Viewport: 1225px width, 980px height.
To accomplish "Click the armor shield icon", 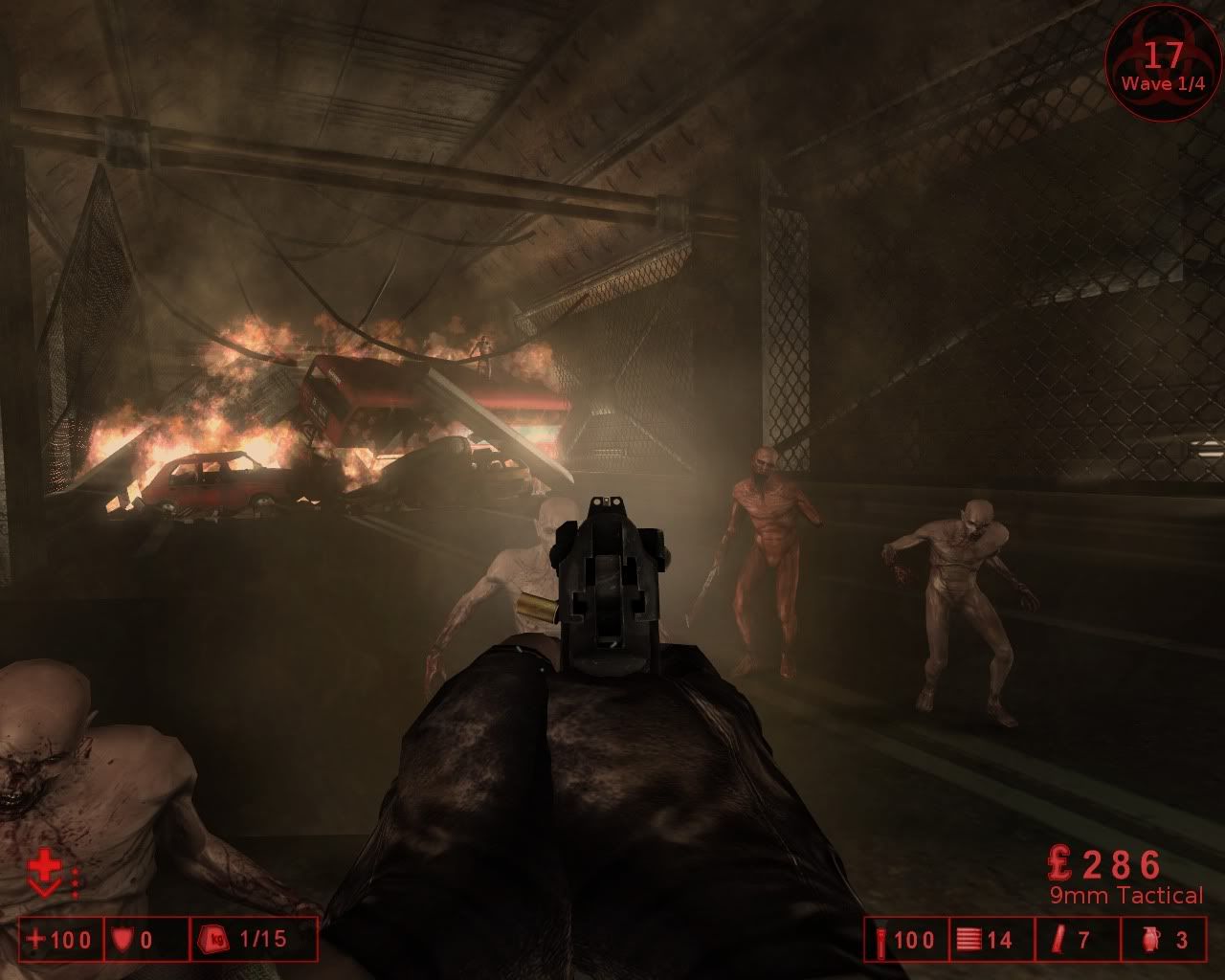I will coord(122,940).
